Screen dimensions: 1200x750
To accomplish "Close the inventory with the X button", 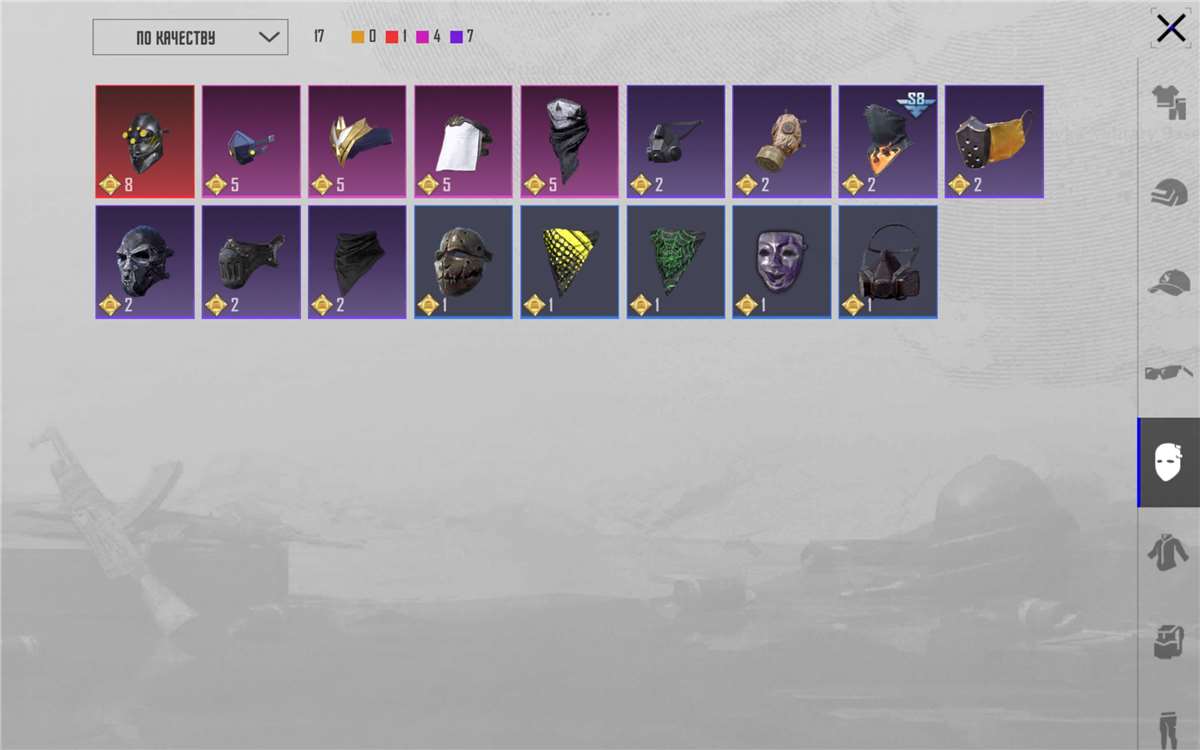I will point(1170,28).
